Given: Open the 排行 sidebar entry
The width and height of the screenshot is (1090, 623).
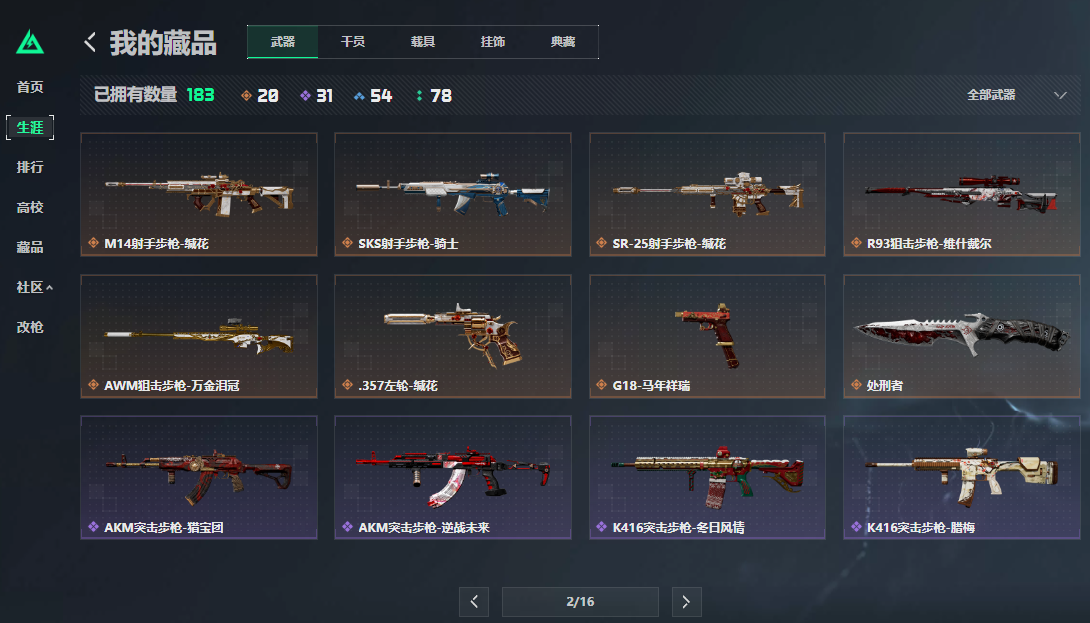Looking at the screenshot, I should 30,167.
